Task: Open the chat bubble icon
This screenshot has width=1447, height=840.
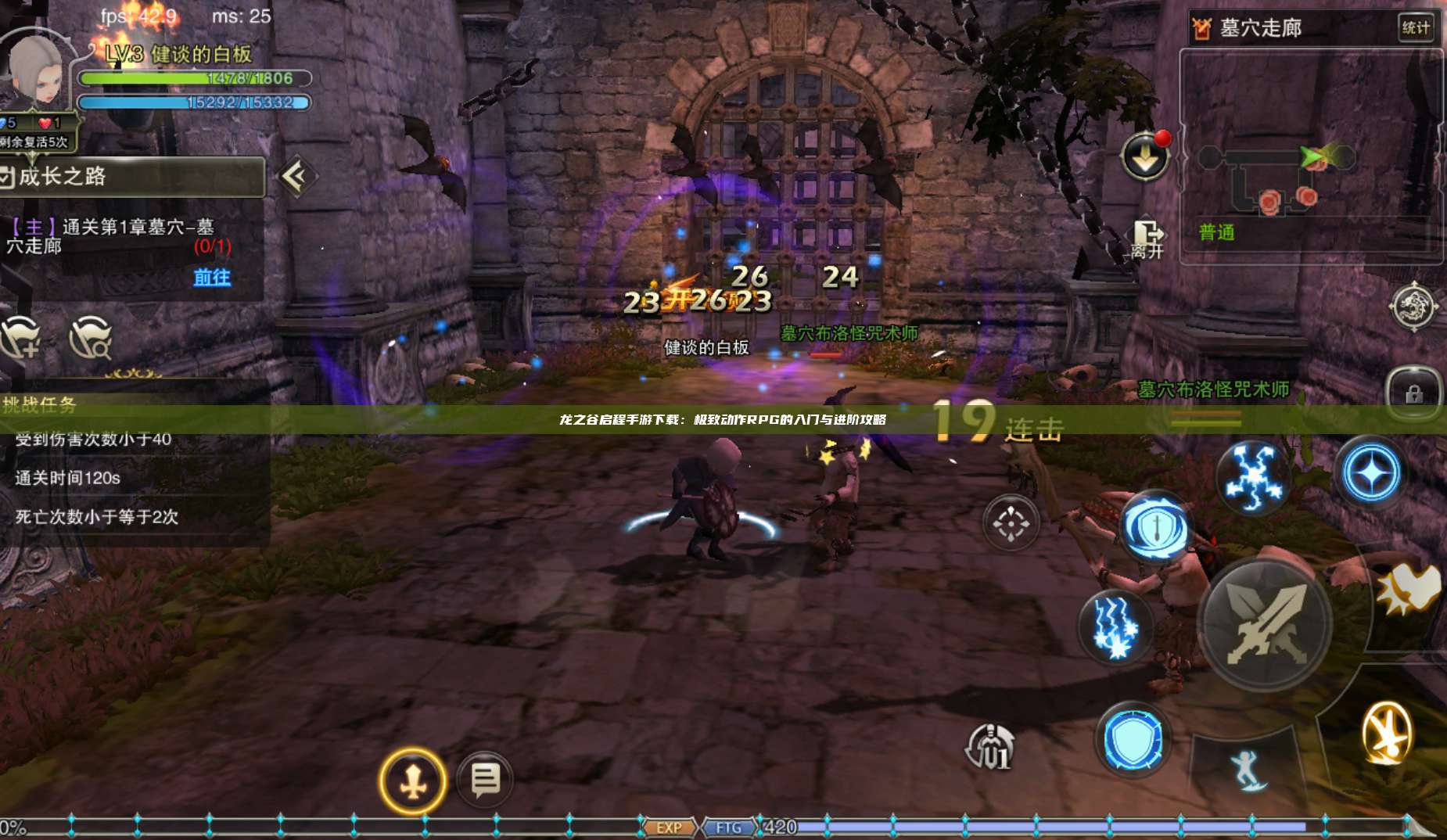Action: pyautogui.click(x=483, y=778)
